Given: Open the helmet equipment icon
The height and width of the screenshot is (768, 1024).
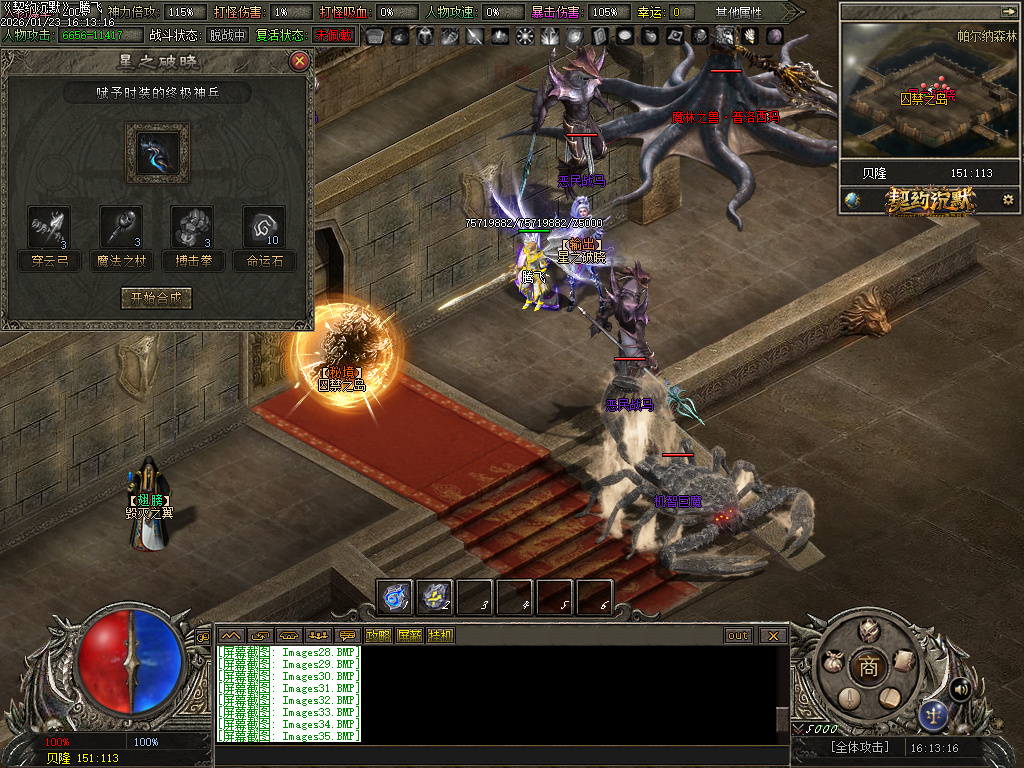Looking at the screenshot, I should point(869,631).
